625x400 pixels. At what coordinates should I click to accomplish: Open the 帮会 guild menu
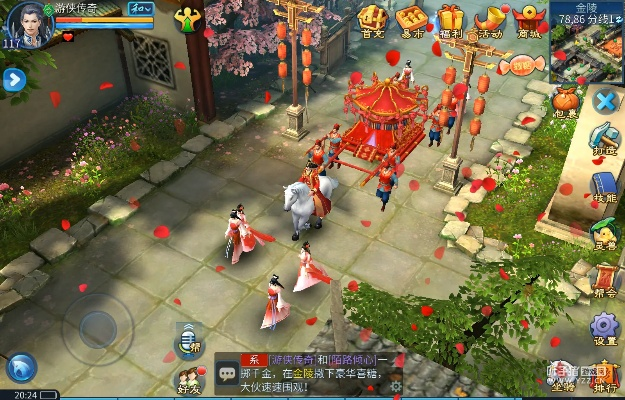point(604,281)
